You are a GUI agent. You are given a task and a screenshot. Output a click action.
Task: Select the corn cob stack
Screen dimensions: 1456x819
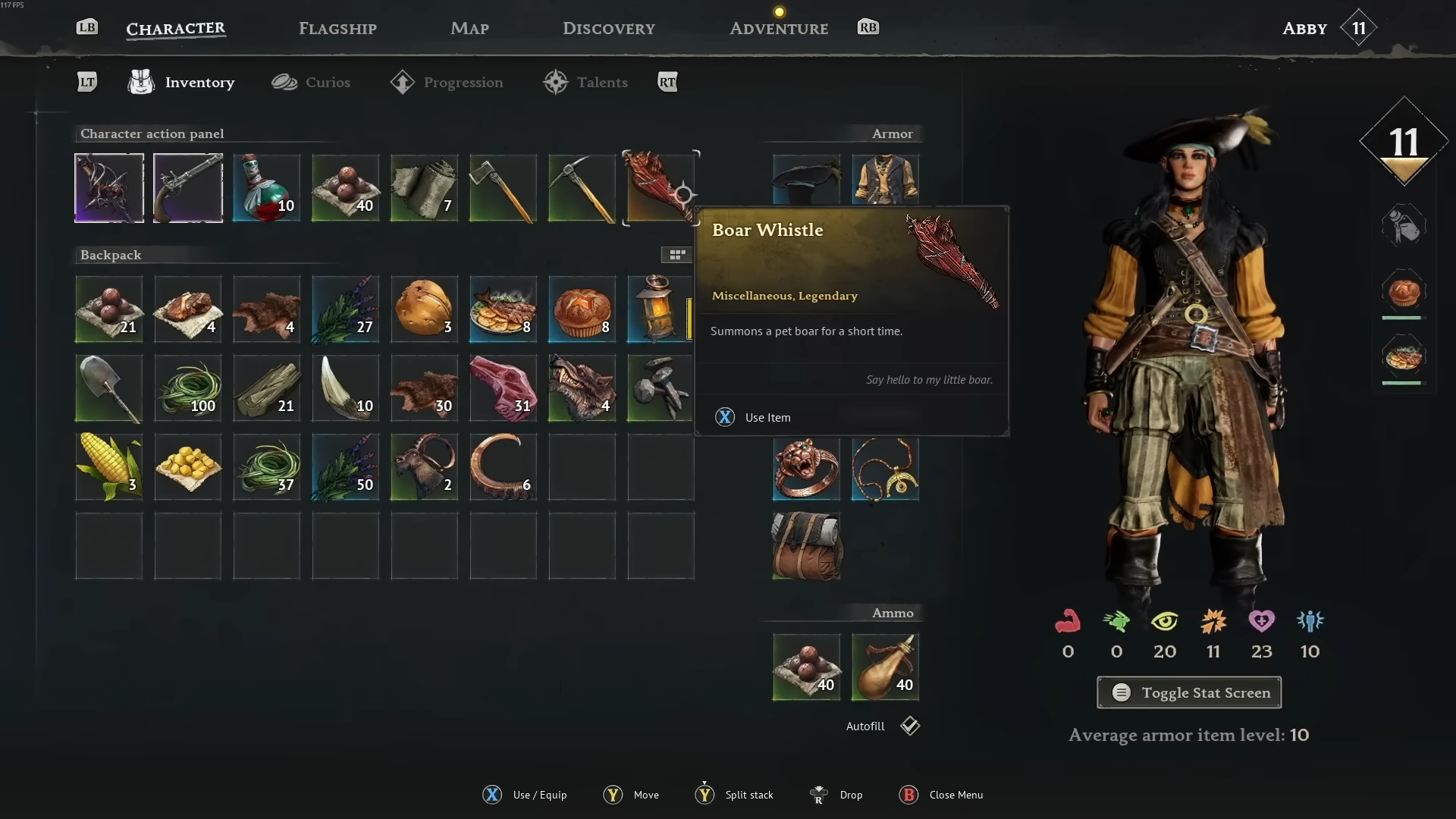tap(109, 467)
